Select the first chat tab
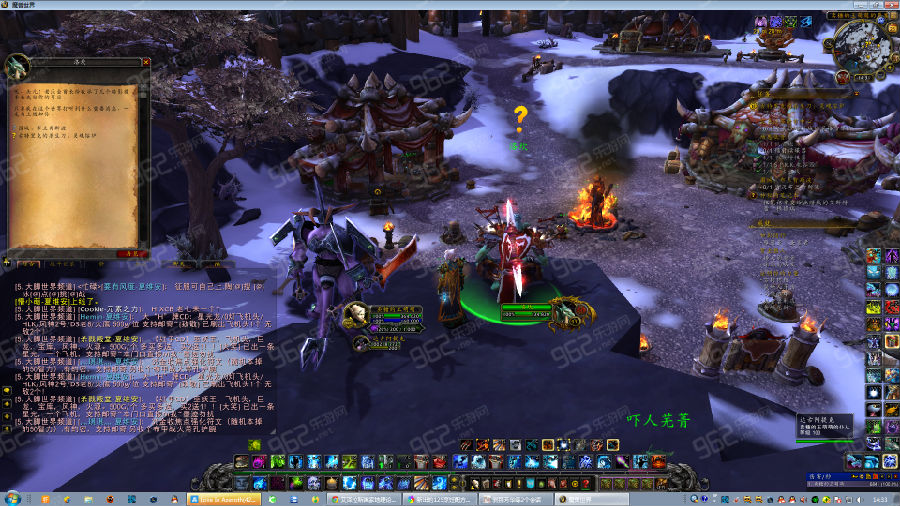 click(x=30, y=264)
